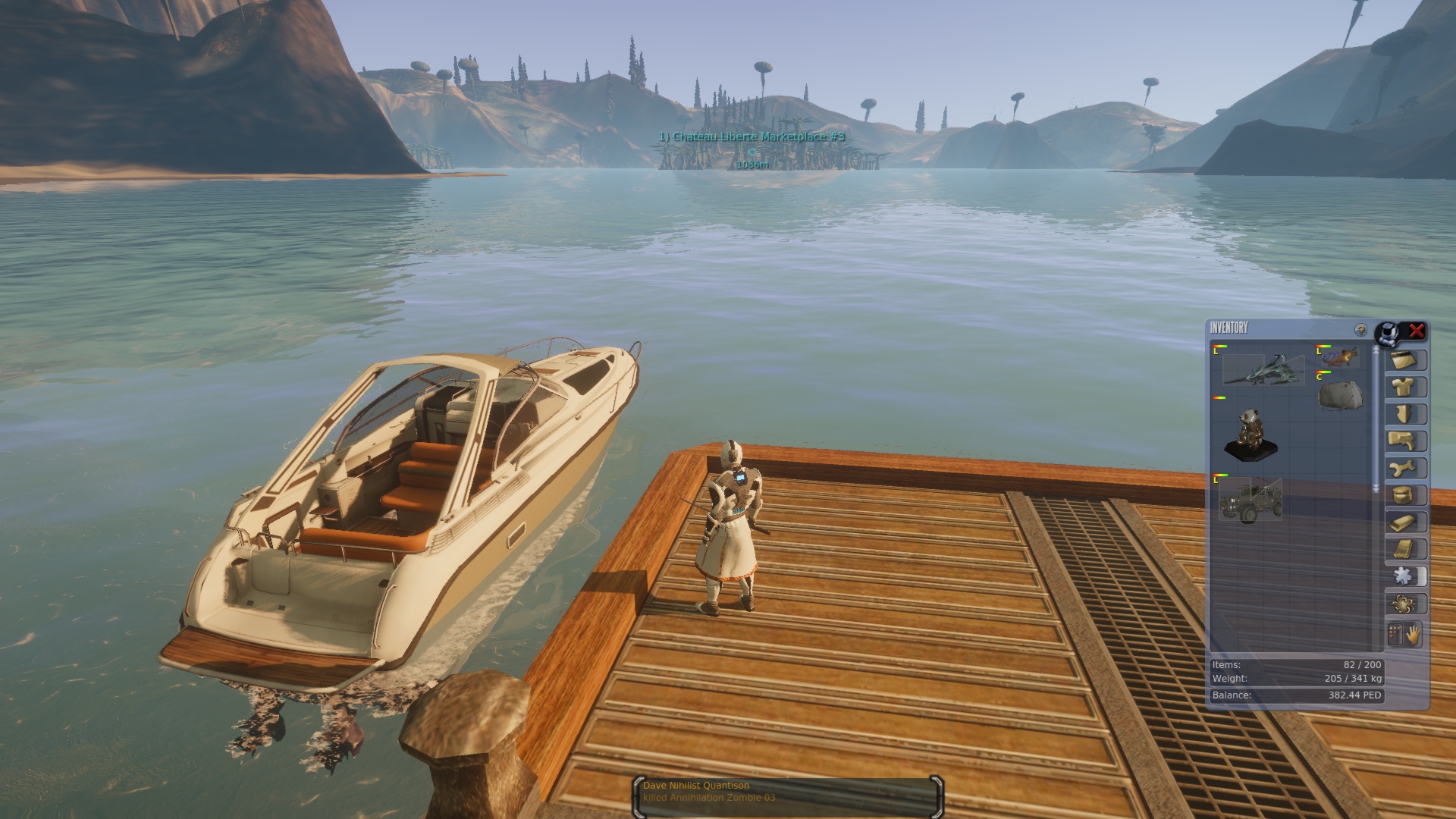Screen dimensions: 1456x819
Task: Switch to the wrench tools category tab
Action: (1404, 468)
